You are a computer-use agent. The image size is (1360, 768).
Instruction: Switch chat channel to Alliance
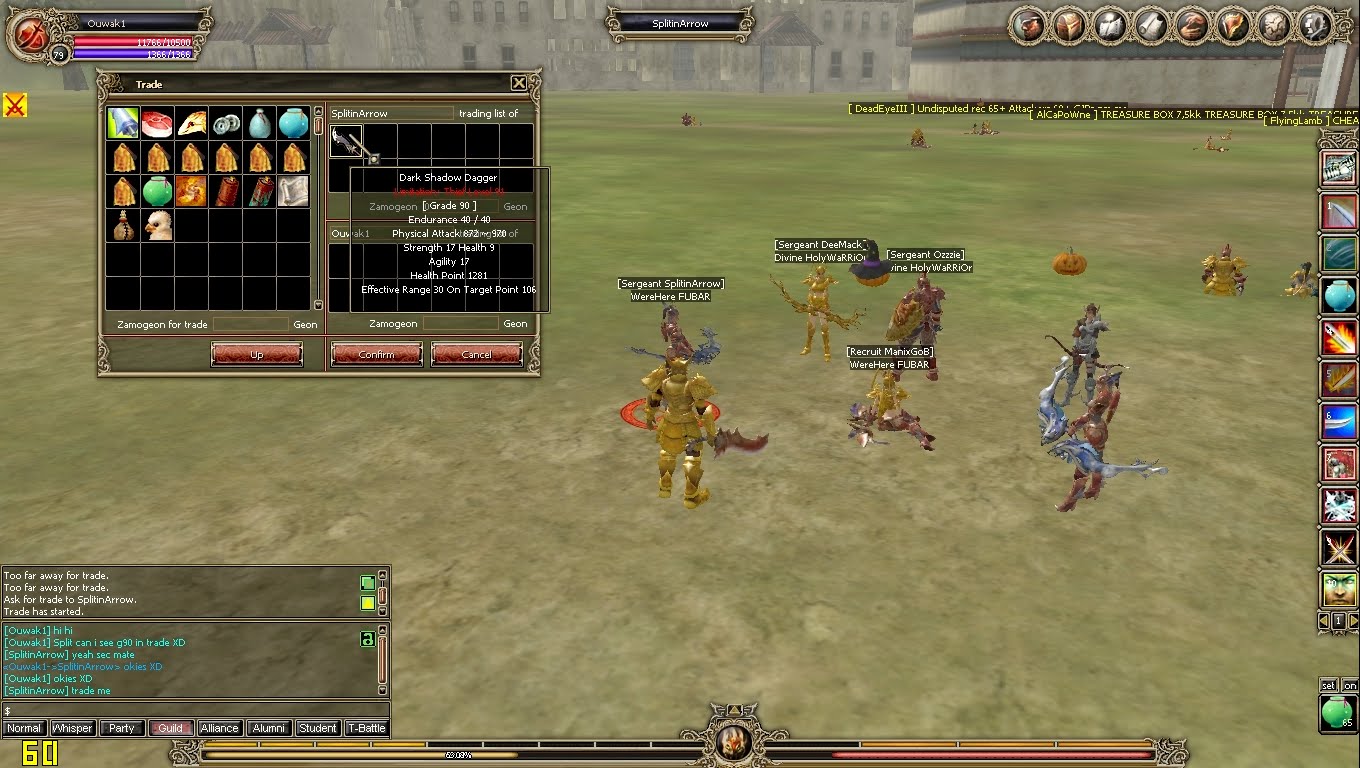219,728
